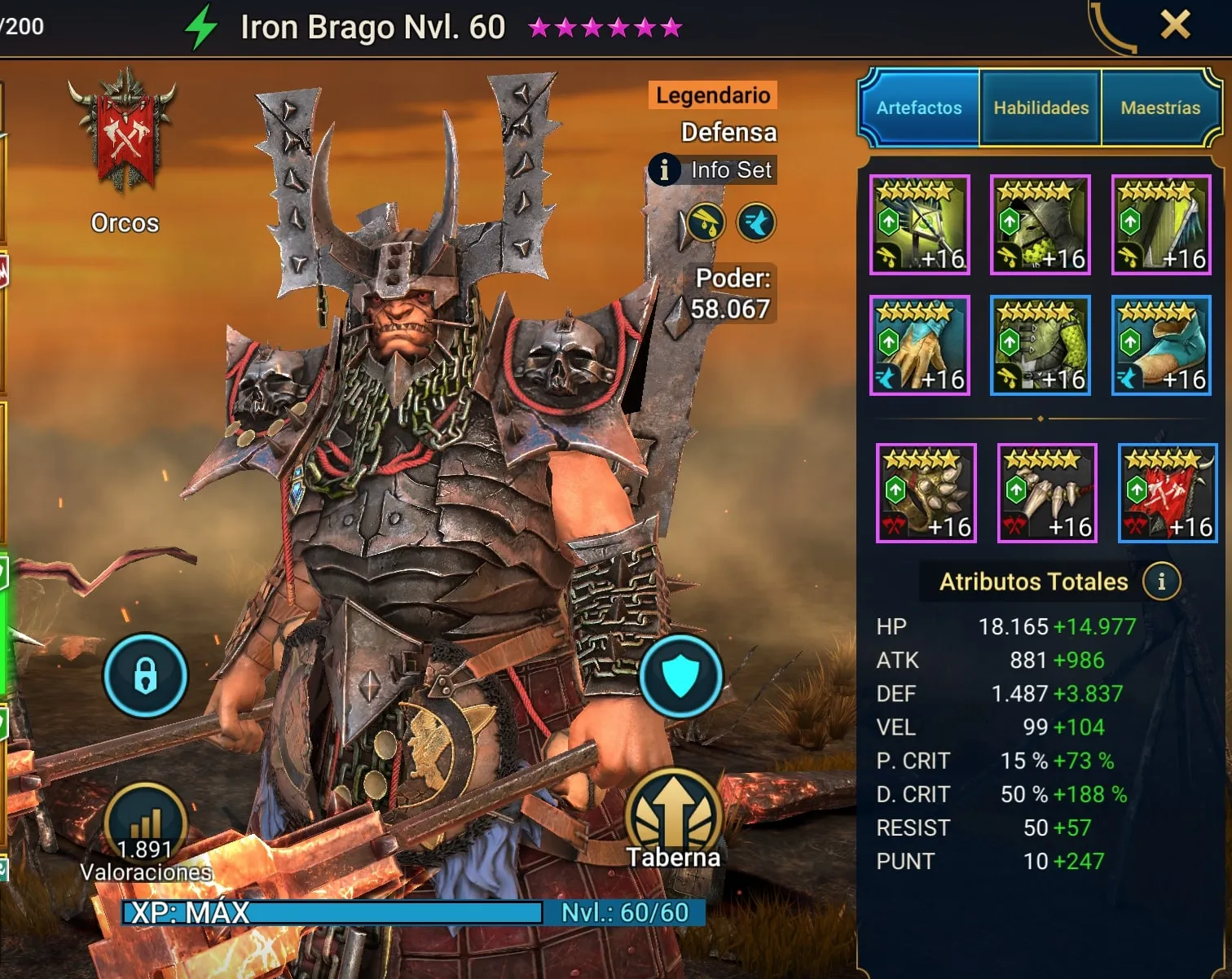Open the Maestrías tab
The image size is (1232, 979).
pyautogui.click(x=1160, y=108)
